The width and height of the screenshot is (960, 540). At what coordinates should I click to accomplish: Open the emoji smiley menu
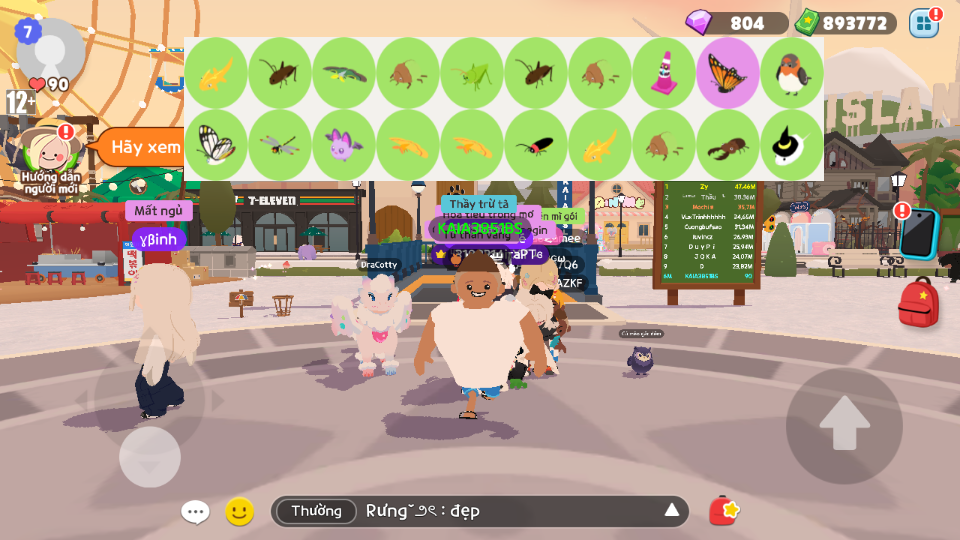point(239,512)
